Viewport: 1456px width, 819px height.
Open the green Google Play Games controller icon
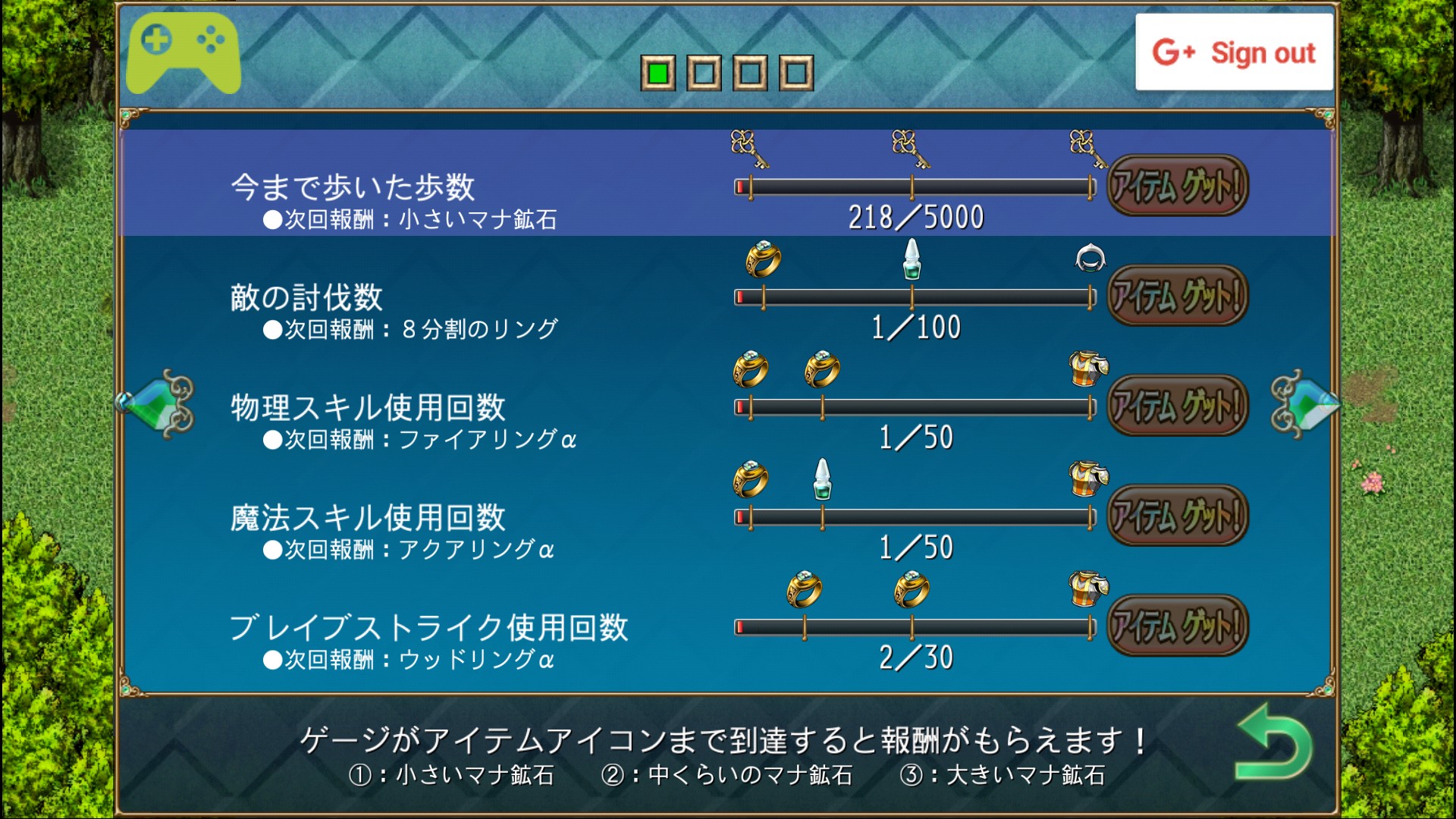[184, 52]
